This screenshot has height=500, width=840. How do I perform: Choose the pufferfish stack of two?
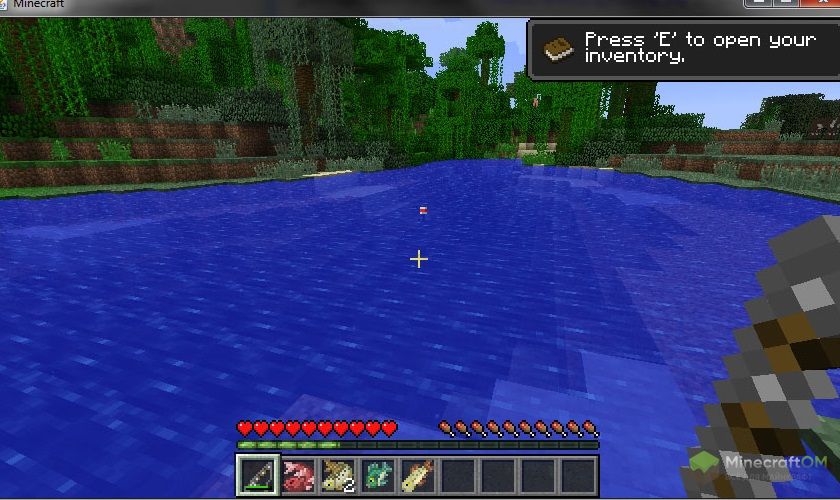coord(337,475)
